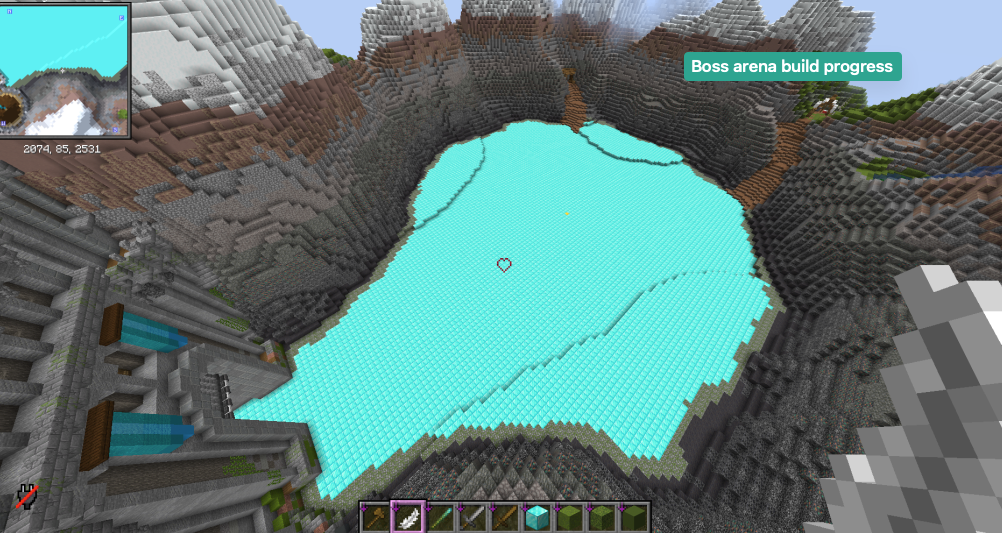Select the wooden axe hotbar slot
Screen dimensions: 1002x533
375,517
